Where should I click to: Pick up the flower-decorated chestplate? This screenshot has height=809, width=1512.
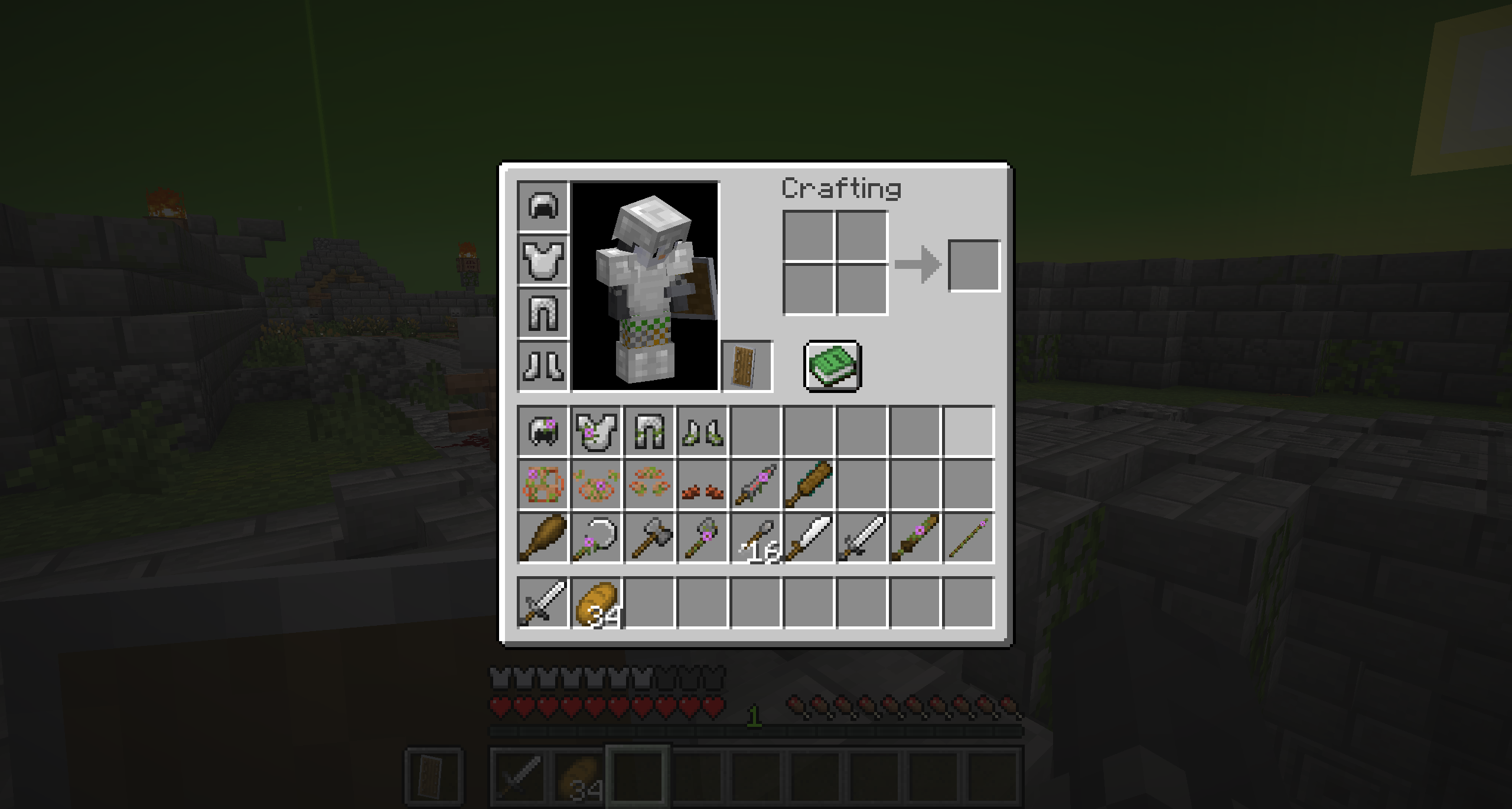[596, 431]
